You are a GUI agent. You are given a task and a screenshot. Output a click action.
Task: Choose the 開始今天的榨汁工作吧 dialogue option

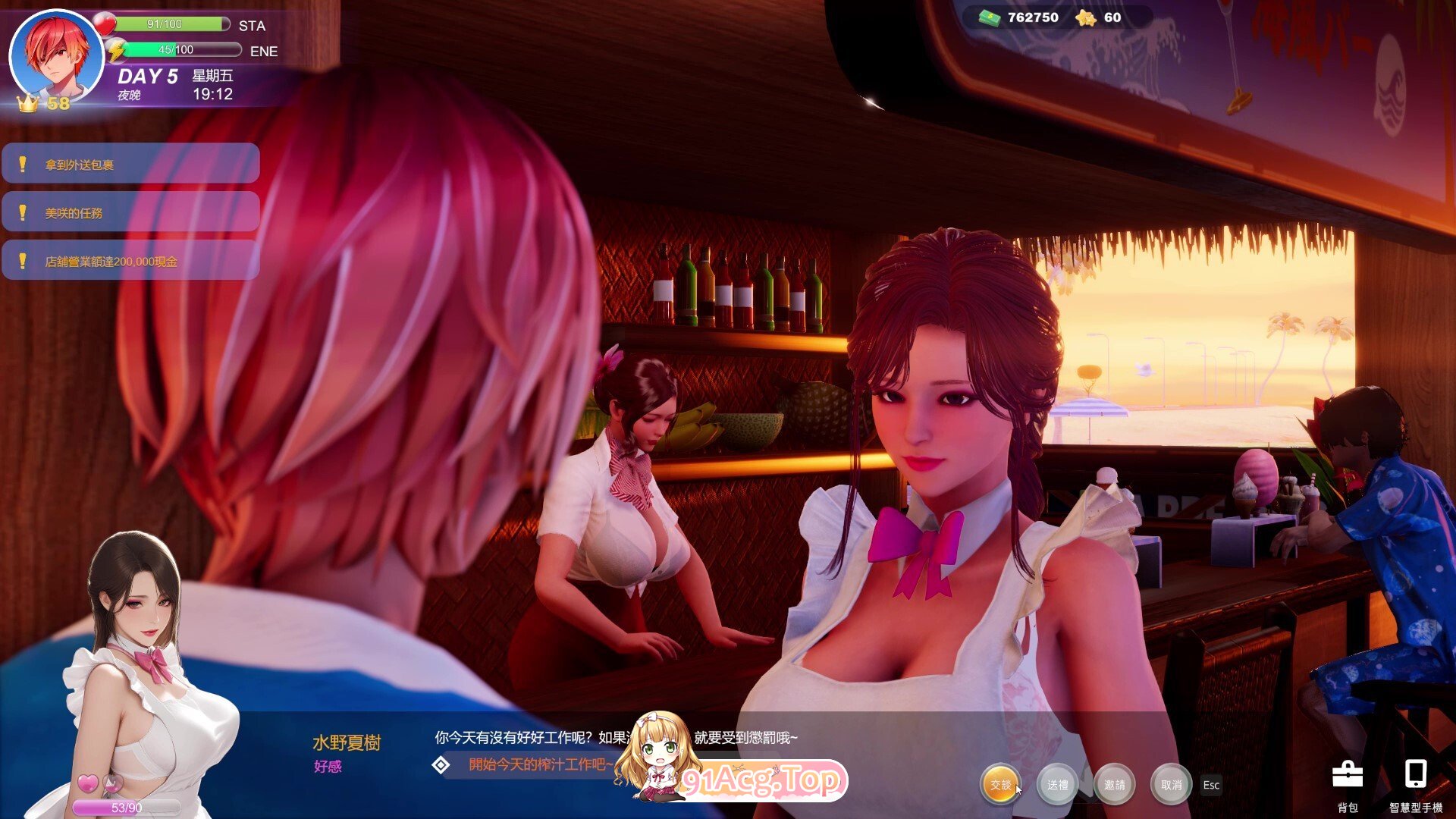pos(540,764)
